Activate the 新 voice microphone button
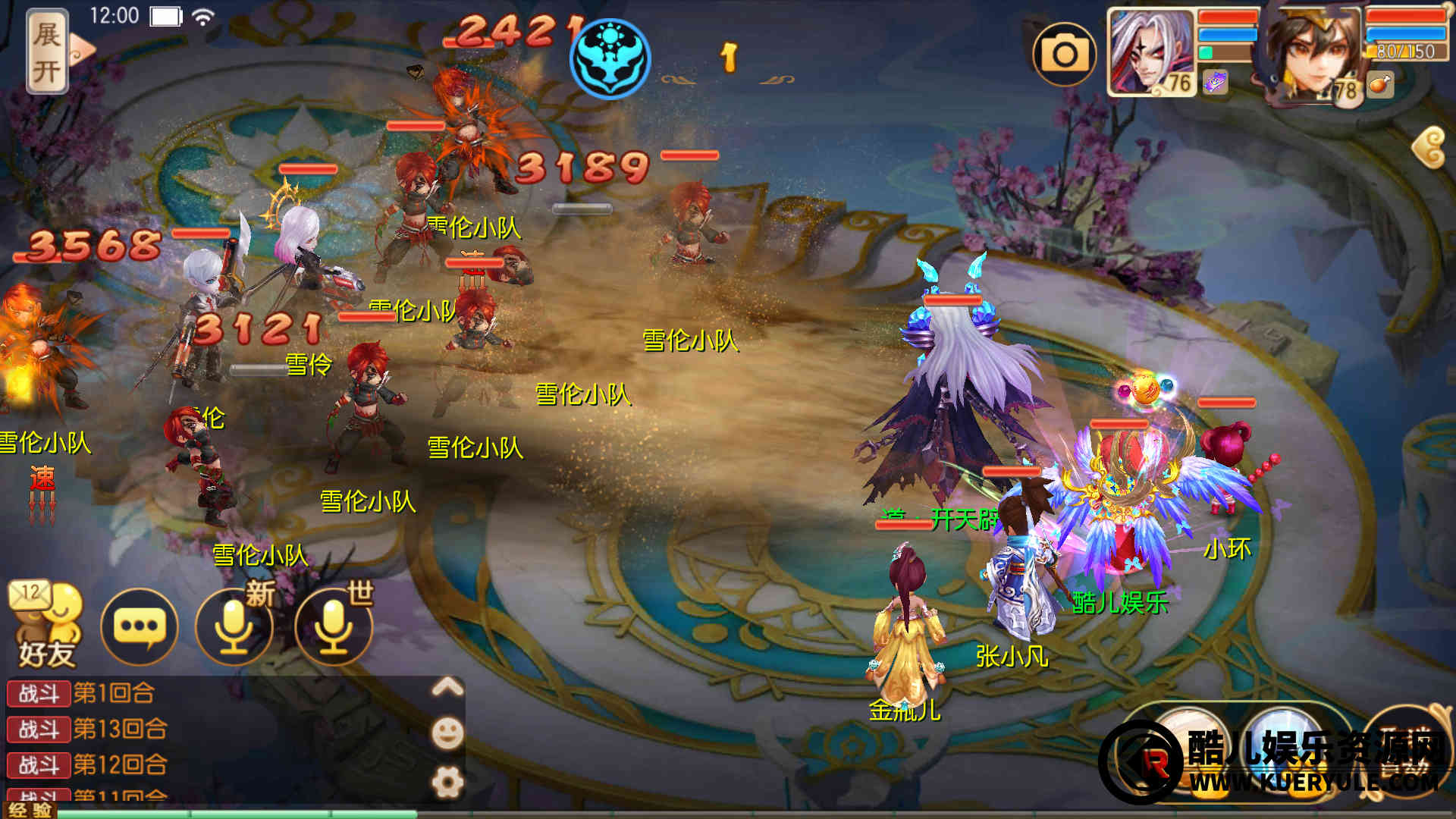This screenshot has width=1456, height=819. [234, 626]
